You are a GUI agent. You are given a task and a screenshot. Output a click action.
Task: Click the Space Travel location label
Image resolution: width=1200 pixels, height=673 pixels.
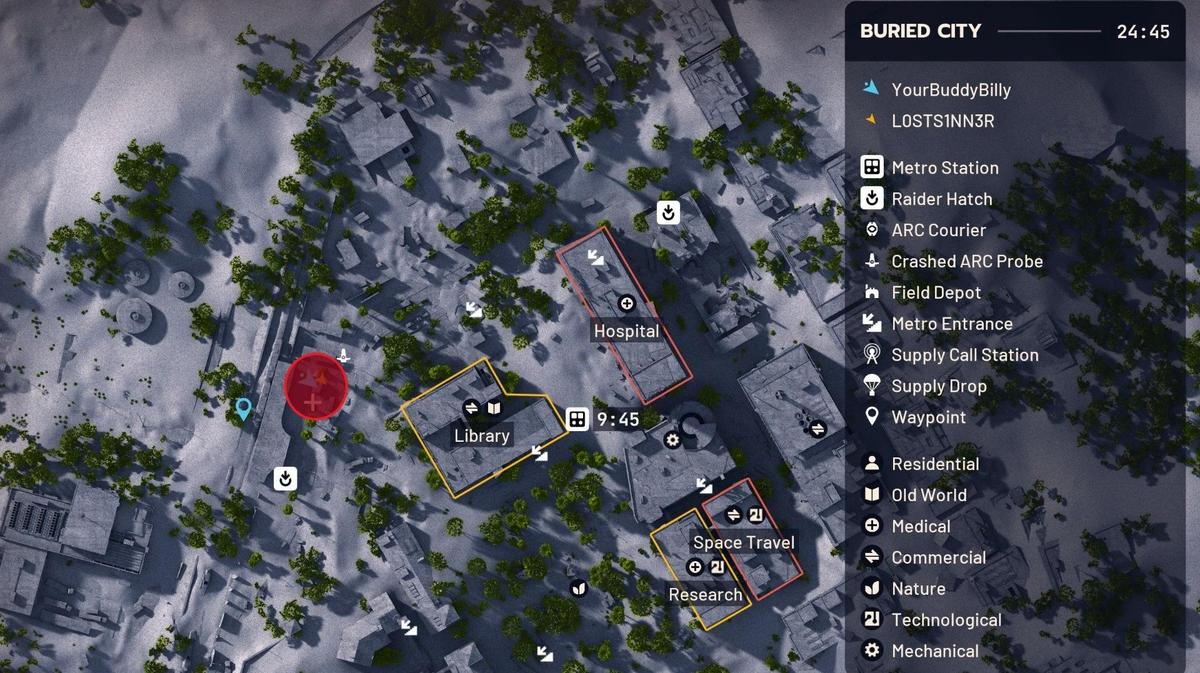[744, 543]
